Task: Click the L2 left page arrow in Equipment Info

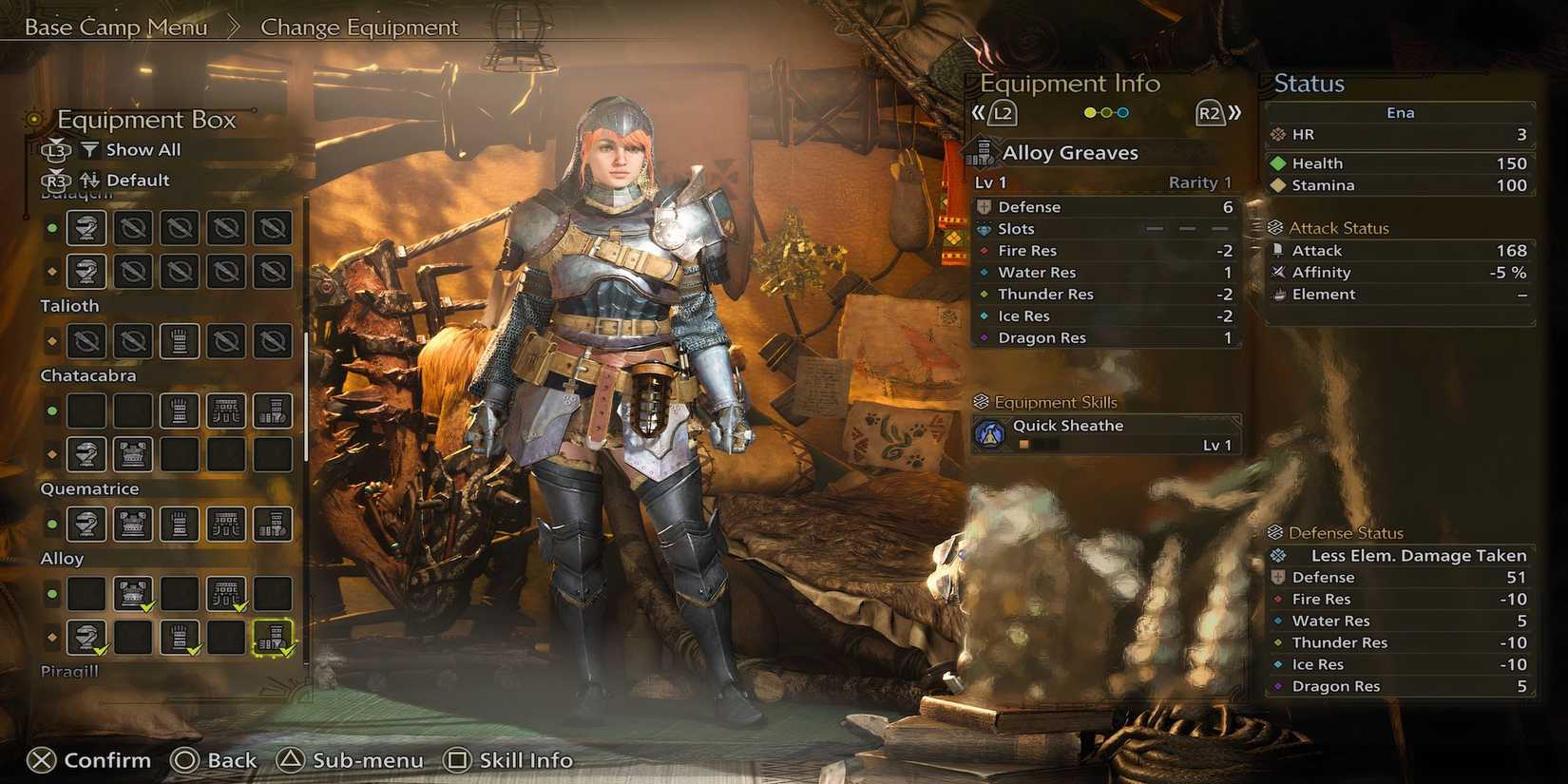Action: [x=1001, y=112]
